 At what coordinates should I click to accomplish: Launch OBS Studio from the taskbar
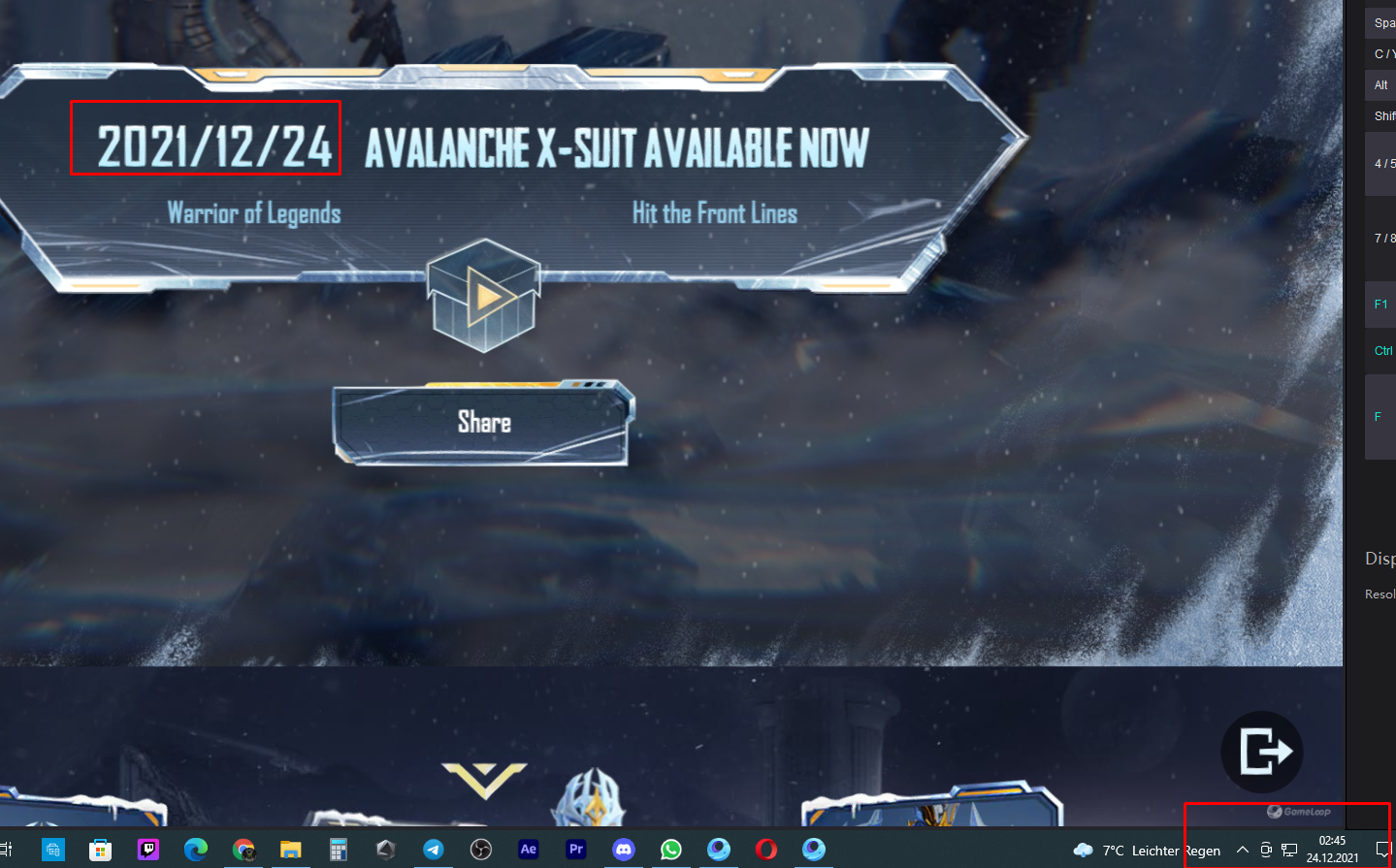point(480,850)
